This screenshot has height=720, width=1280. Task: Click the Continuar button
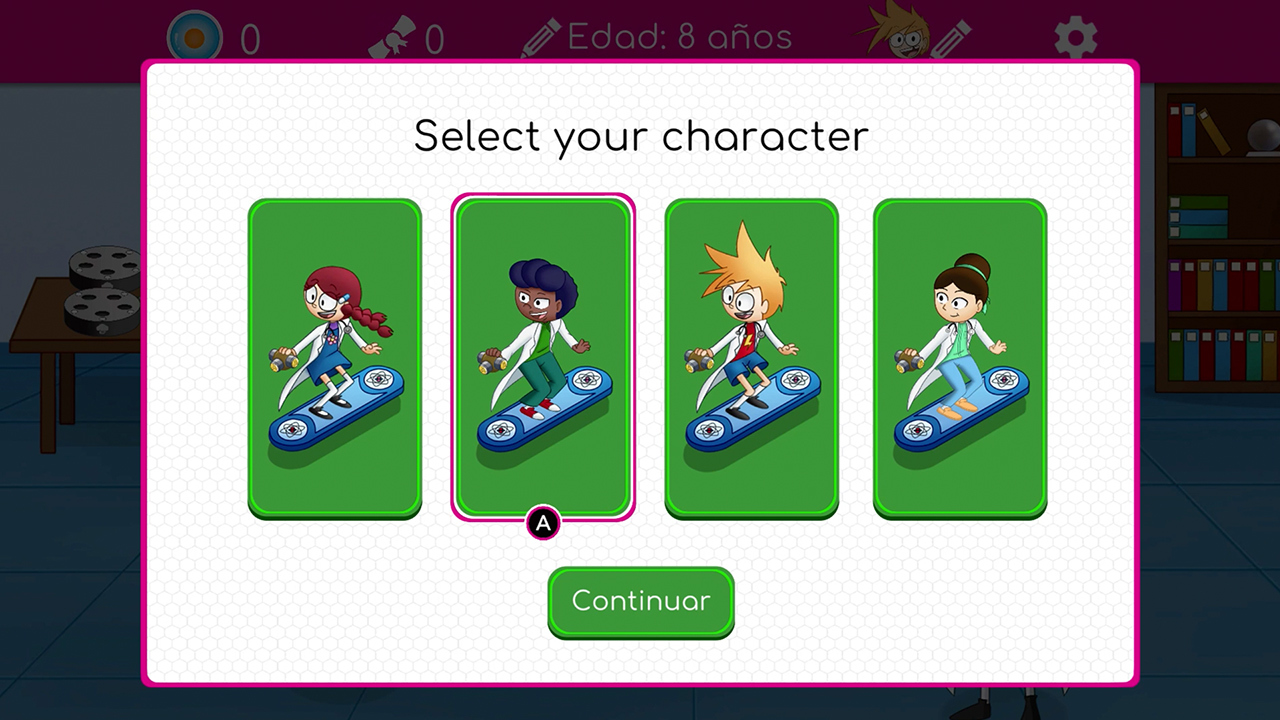tap(641, 601)
